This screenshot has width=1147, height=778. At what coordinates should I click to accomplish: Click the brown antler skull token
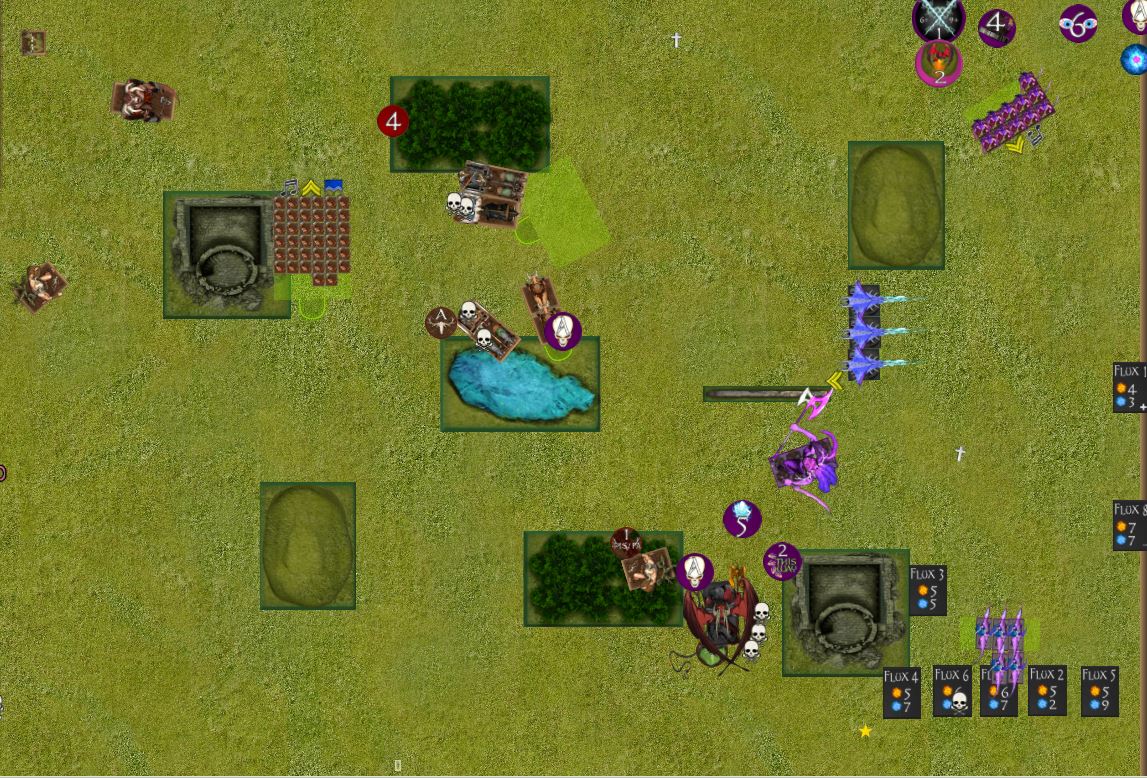[440, 322]
